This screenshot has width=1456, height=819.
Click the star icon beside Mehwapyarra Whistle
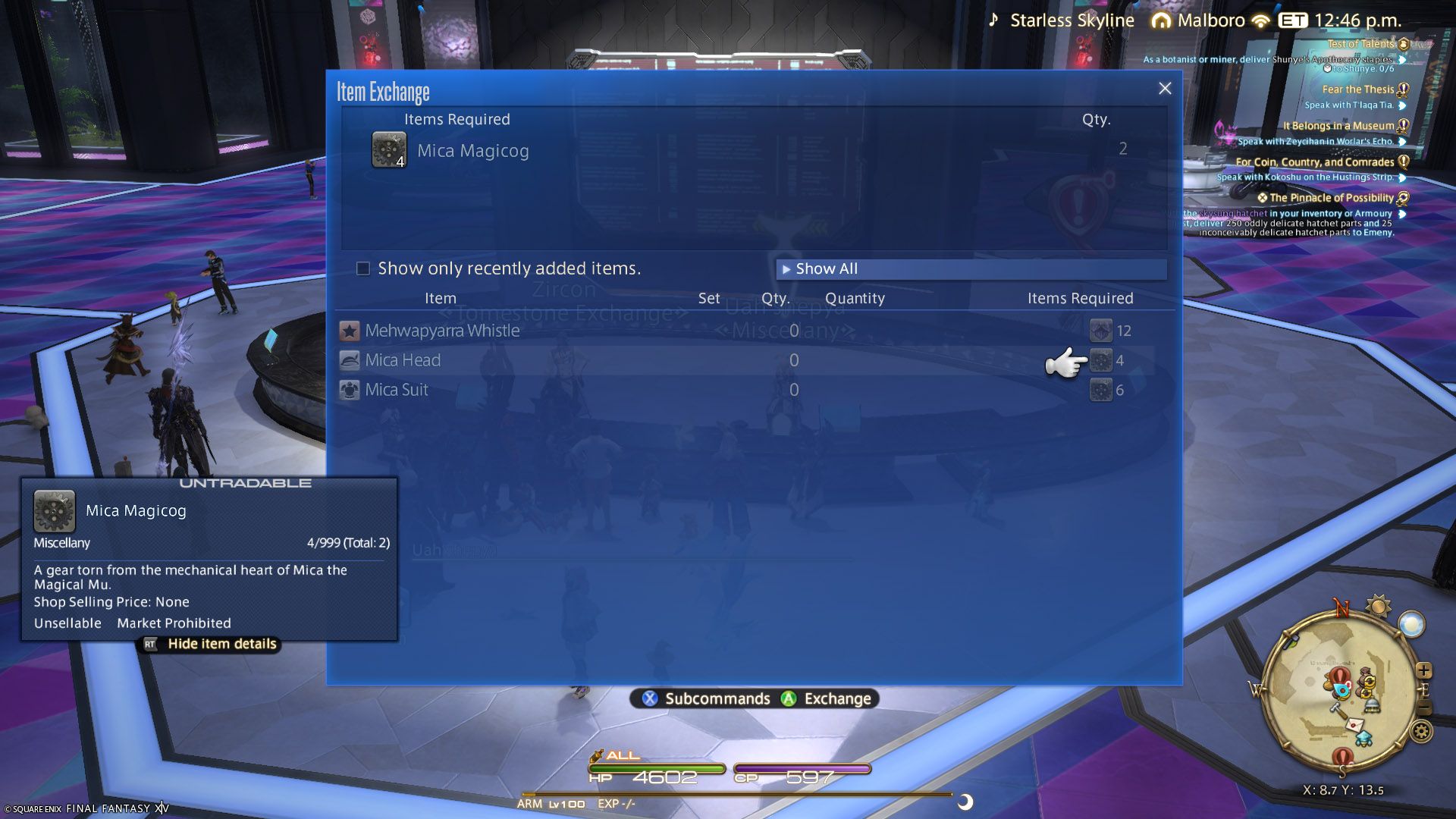(349, 330)
